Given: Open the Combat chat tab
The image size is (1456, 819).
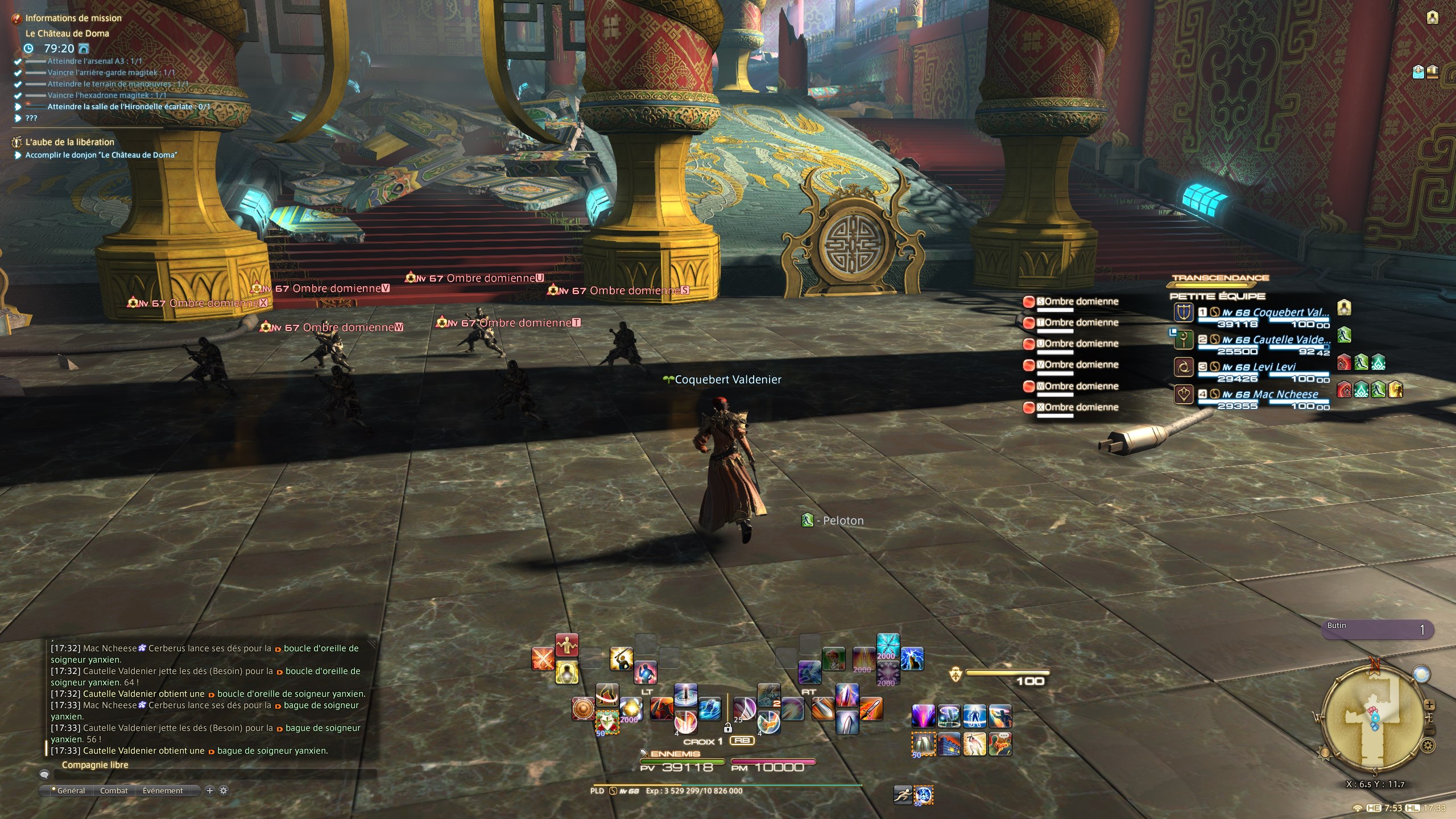Looking at the screenshot, I should click(x=114, y=791).
